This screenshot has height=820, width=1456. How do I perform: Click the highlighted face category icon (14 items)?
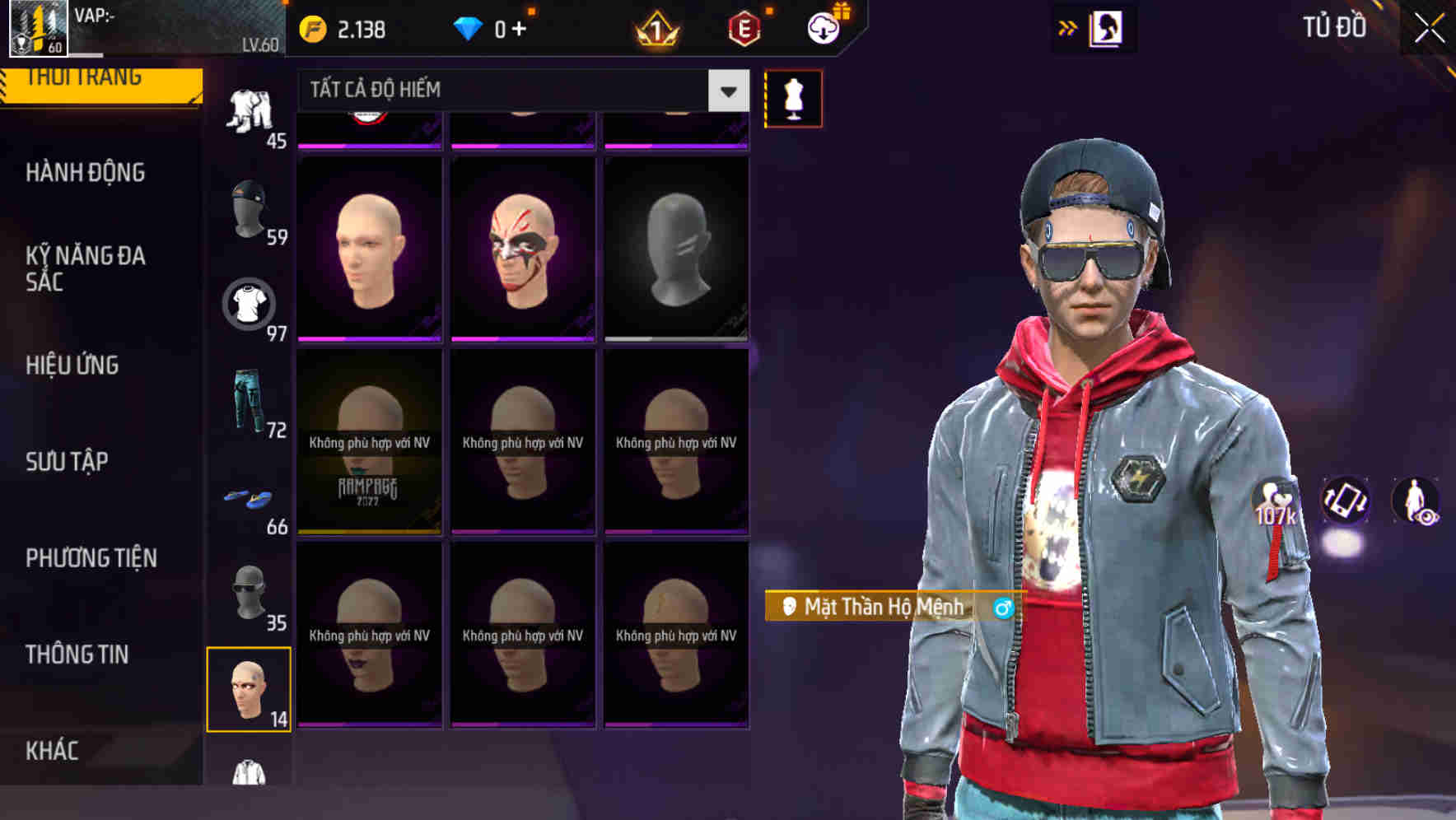[250, 690]
